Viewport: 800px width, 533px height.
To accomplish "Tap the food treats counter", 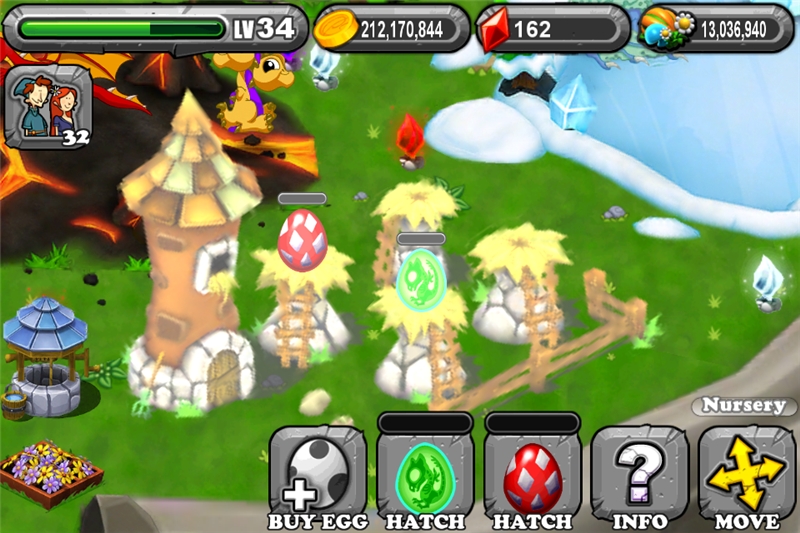I will [716, 28].
